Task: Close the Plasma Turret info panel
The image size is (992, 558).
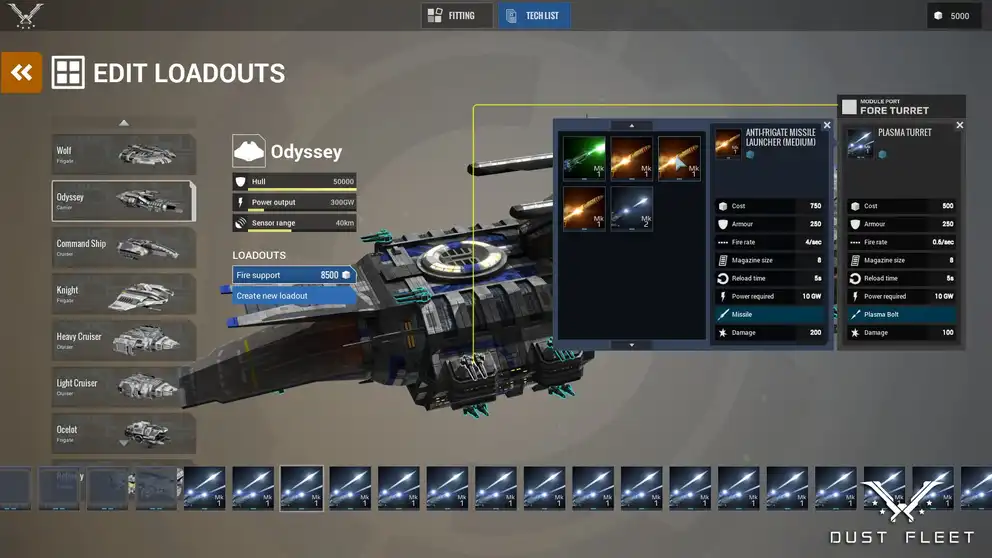Action: pos(960,126)
